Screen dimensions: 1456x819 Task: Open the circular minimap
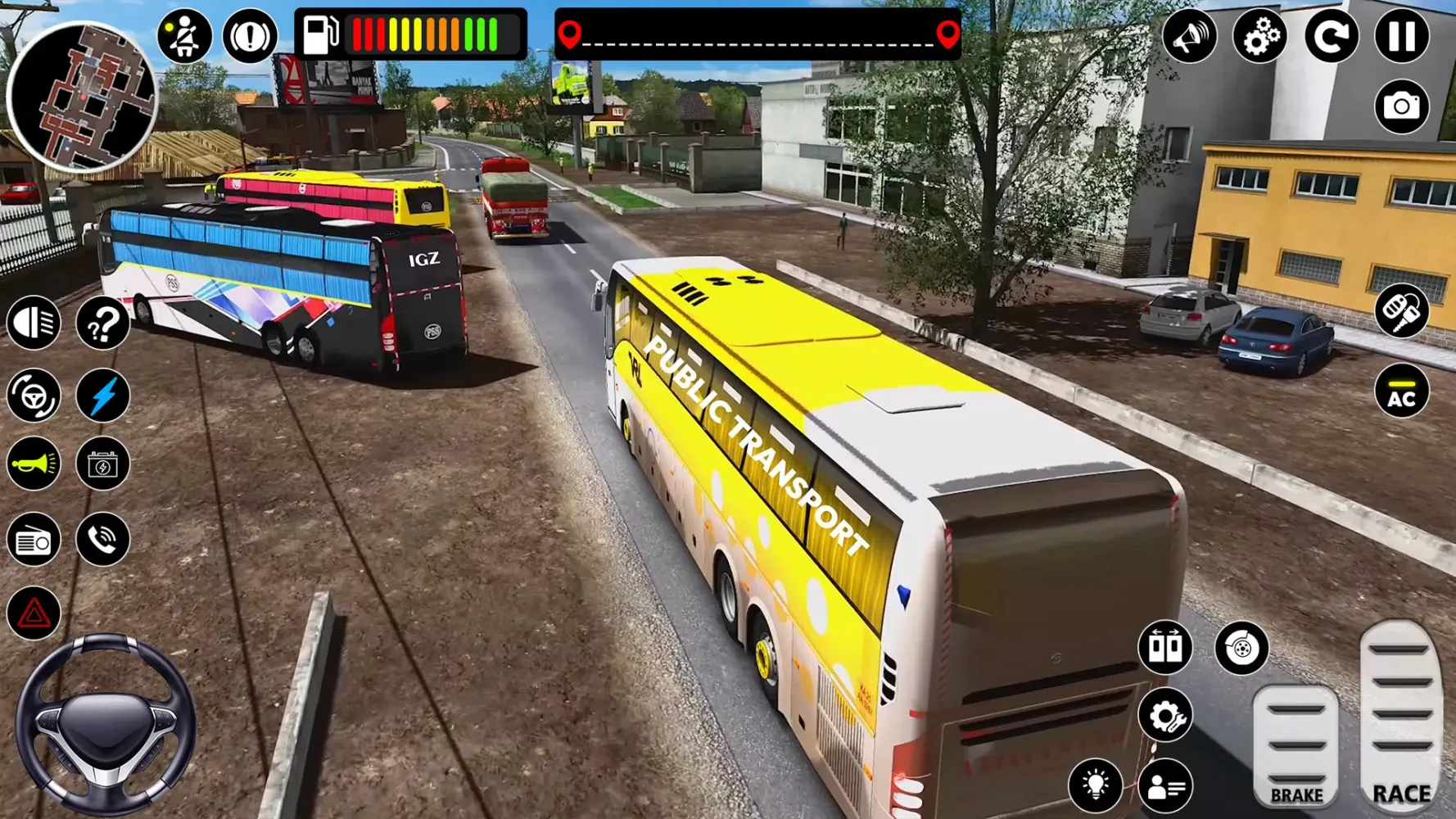[82, 97]
